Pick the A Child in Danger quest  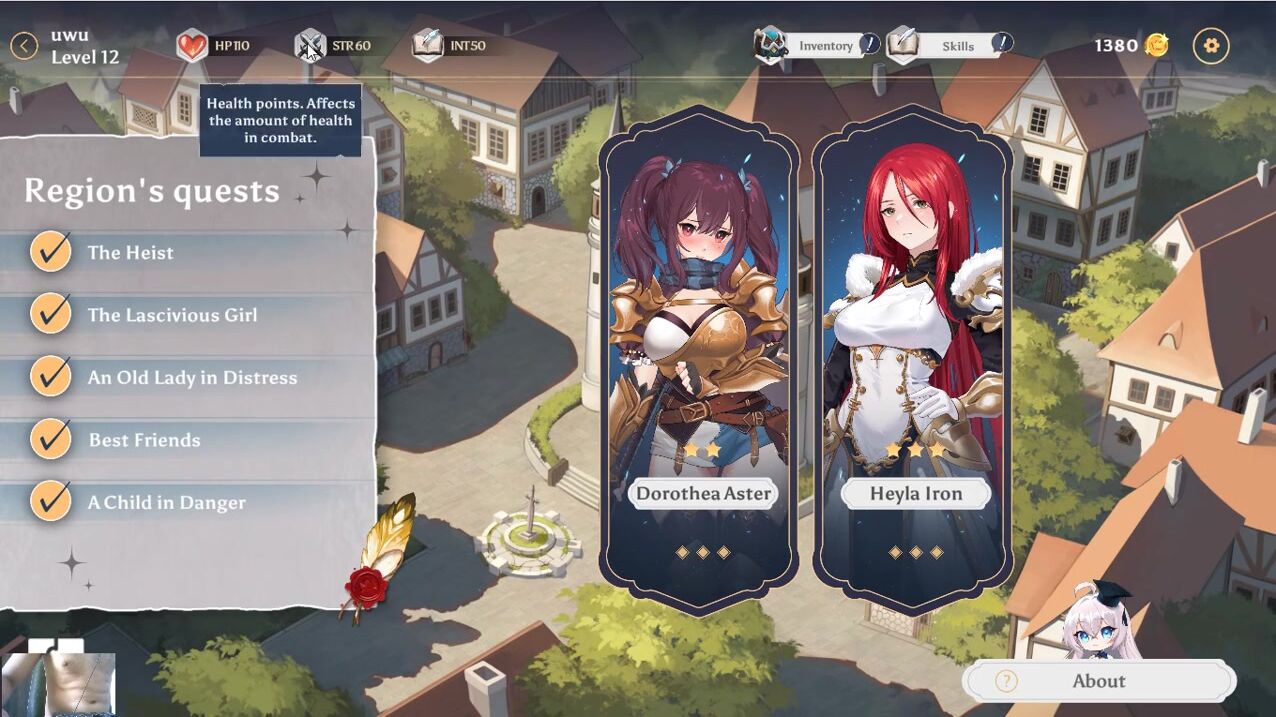tap(166, 503)
